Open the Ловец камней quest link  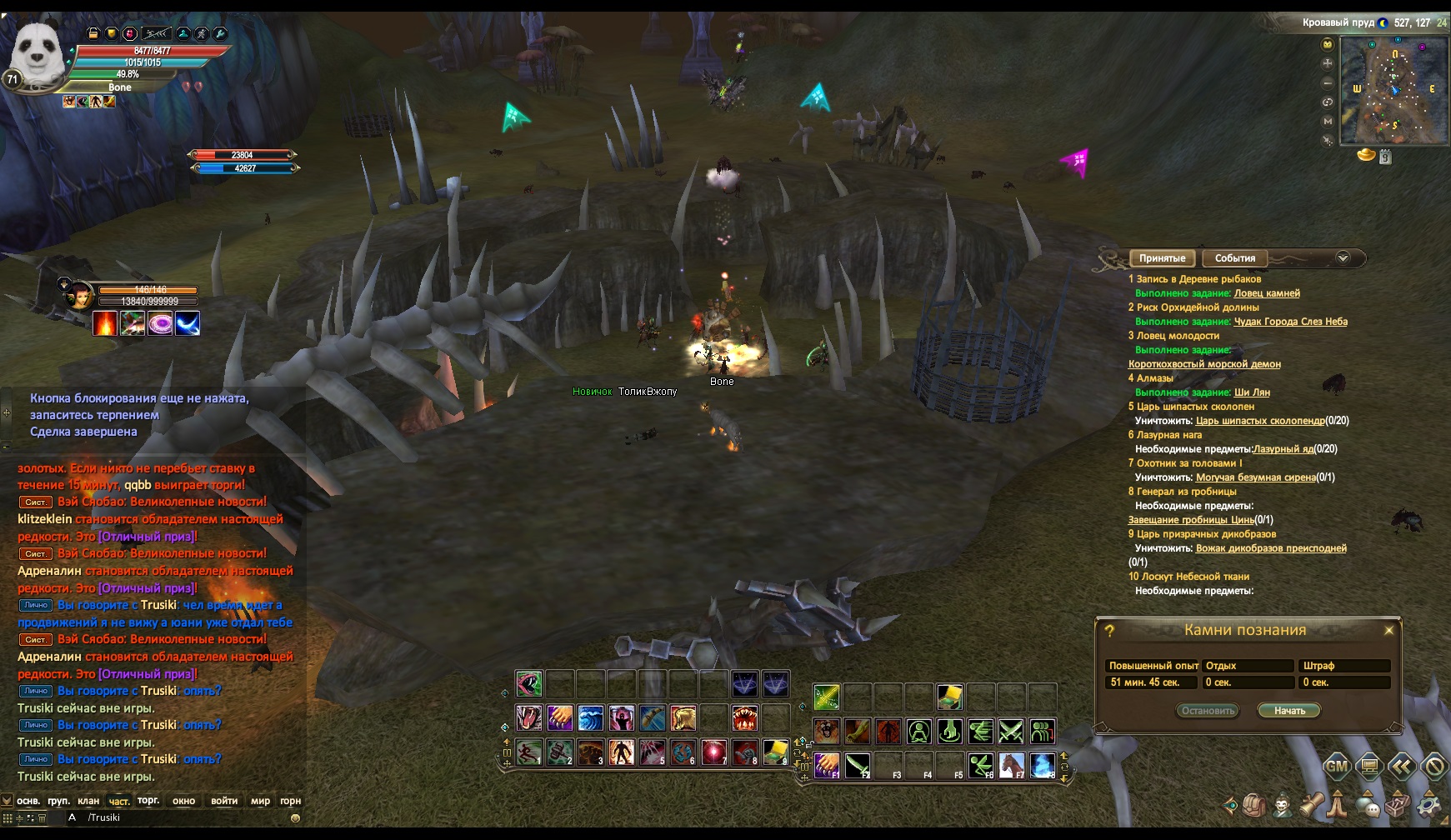pos(1266,293)
